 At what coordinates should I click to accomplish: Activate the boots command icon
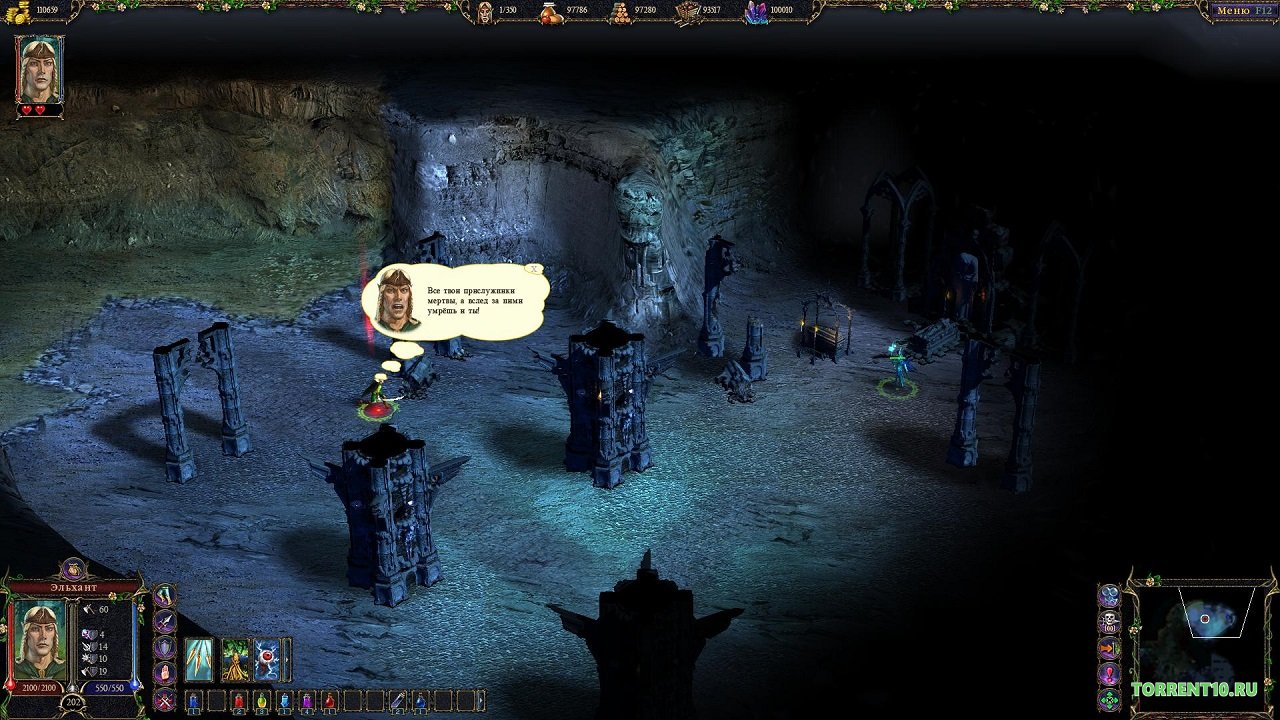[164, 596]
